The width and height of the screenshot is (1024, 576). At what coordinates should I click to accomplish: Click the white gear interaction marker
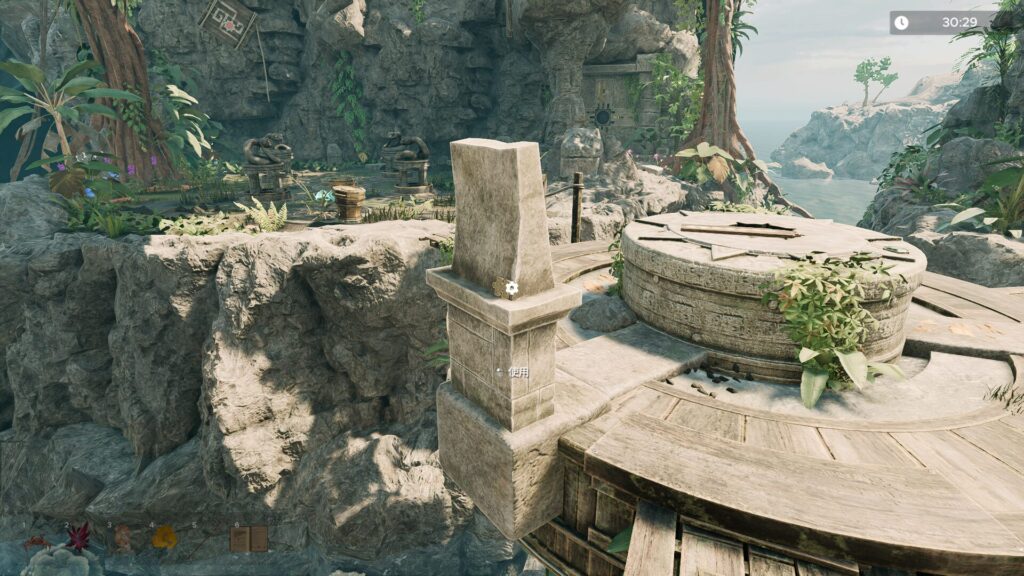pos(511,288)
